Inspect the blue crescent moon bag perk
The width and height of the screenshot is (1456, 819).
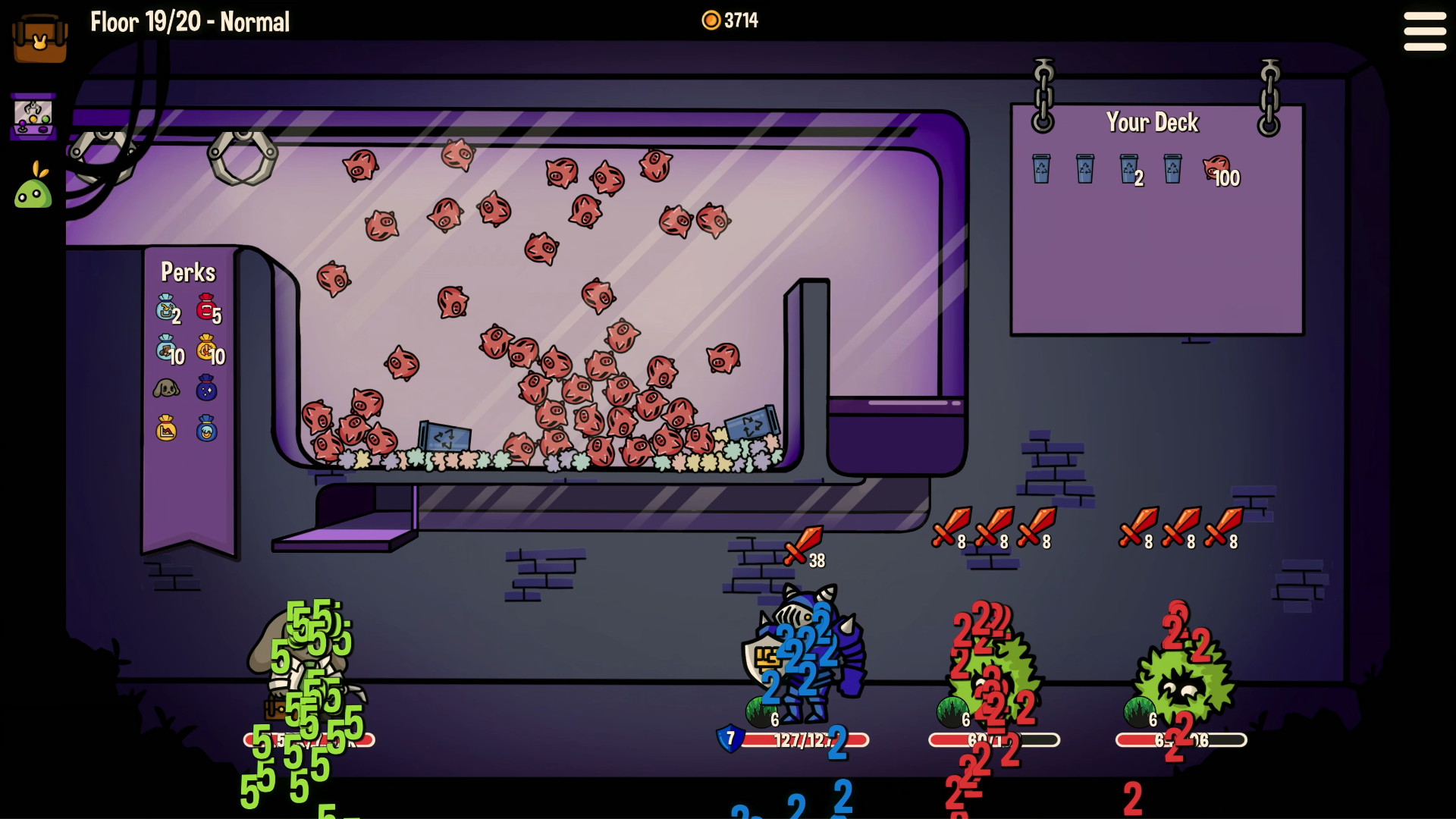(206, 428)
